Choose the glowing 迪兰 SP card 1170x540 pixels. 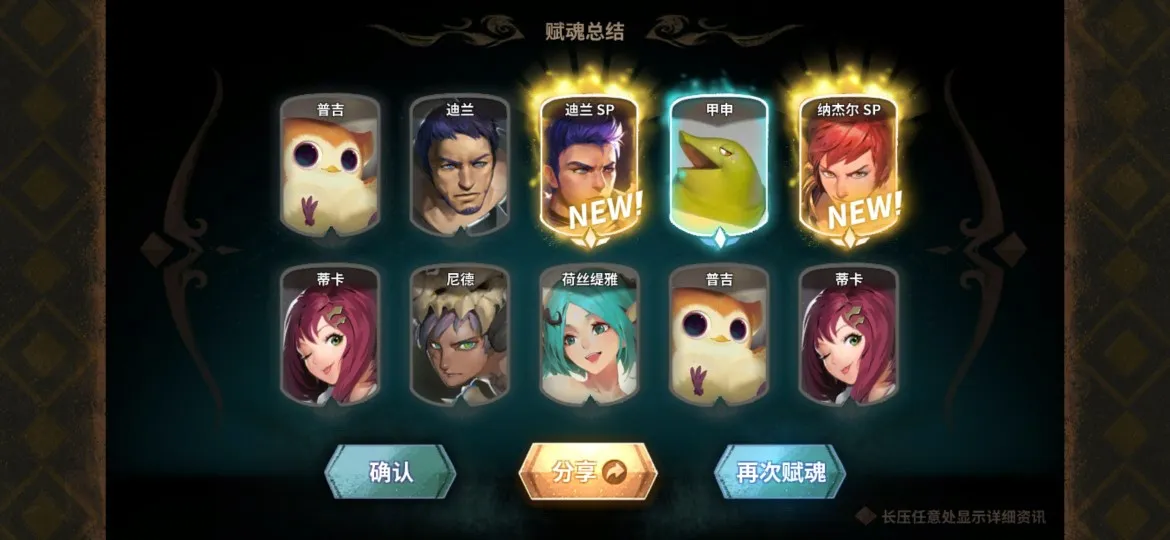coord(590,168)
